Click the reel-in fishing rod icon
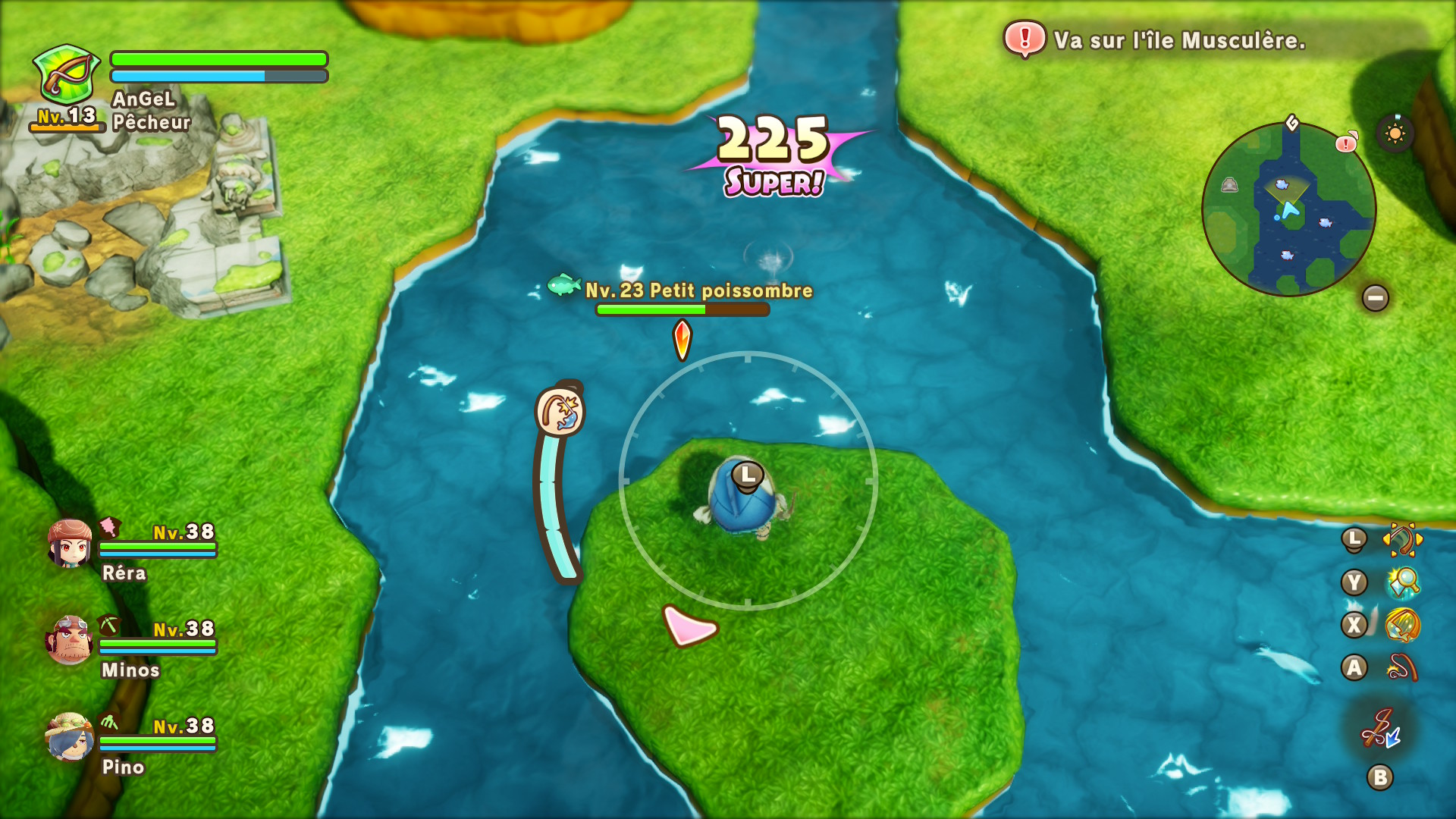This screenshot has height=819, width=1456. click(x=1380, y=730)
